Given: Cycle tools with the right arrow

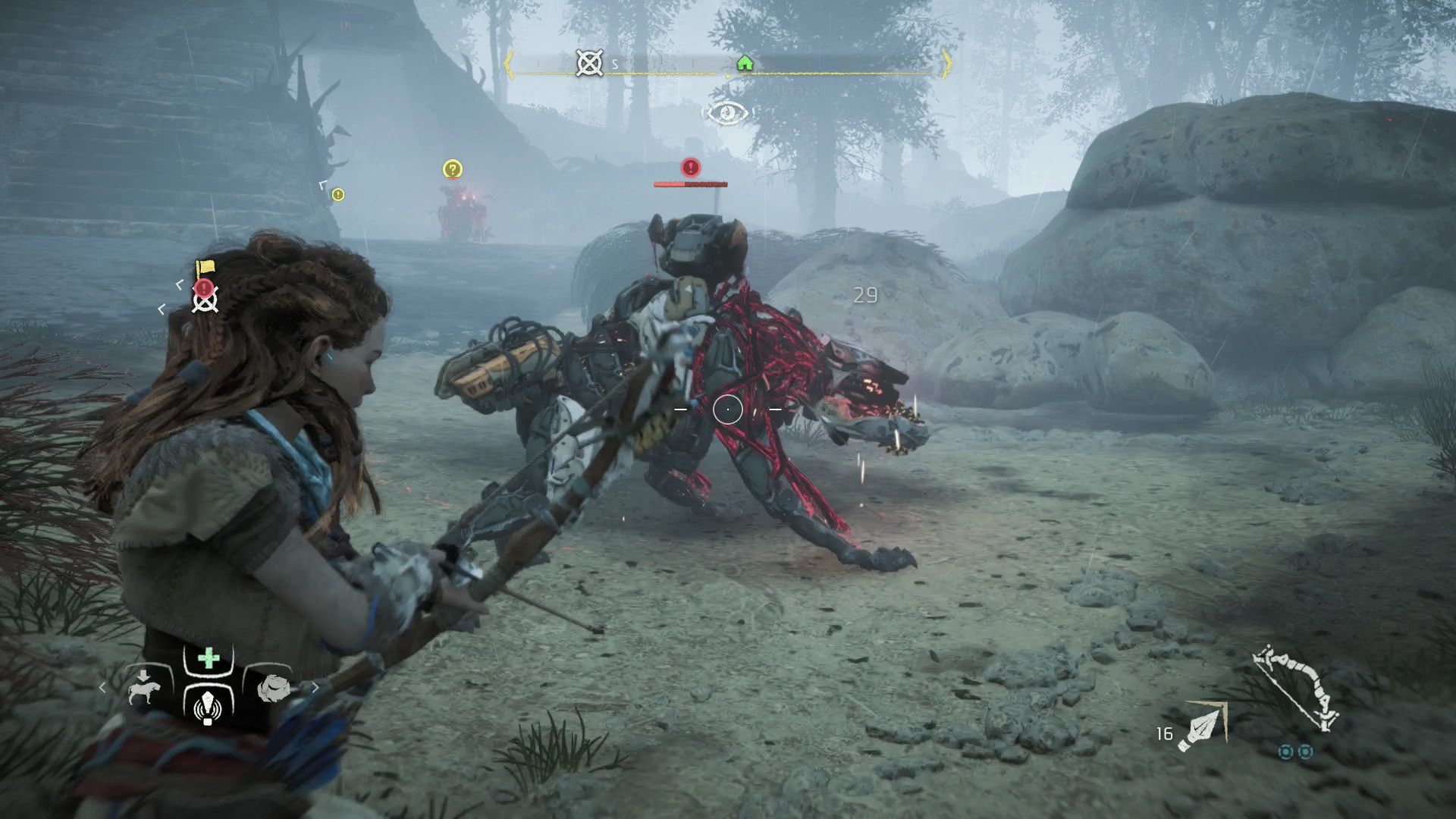Looking at the screenshot, I should 315,688.
